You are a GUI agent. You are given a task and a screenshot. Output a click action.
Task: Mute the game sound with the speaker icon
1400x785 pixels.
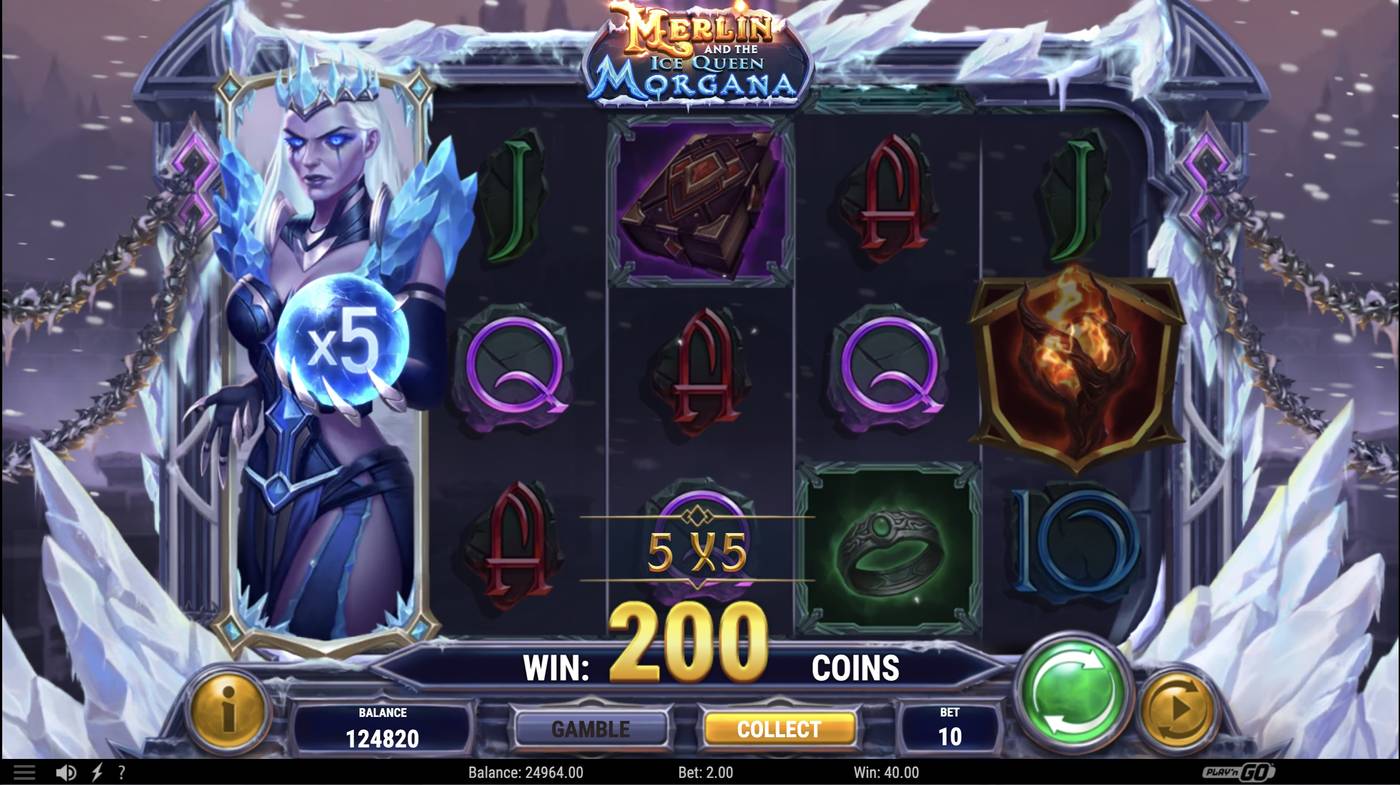point(65,771)
